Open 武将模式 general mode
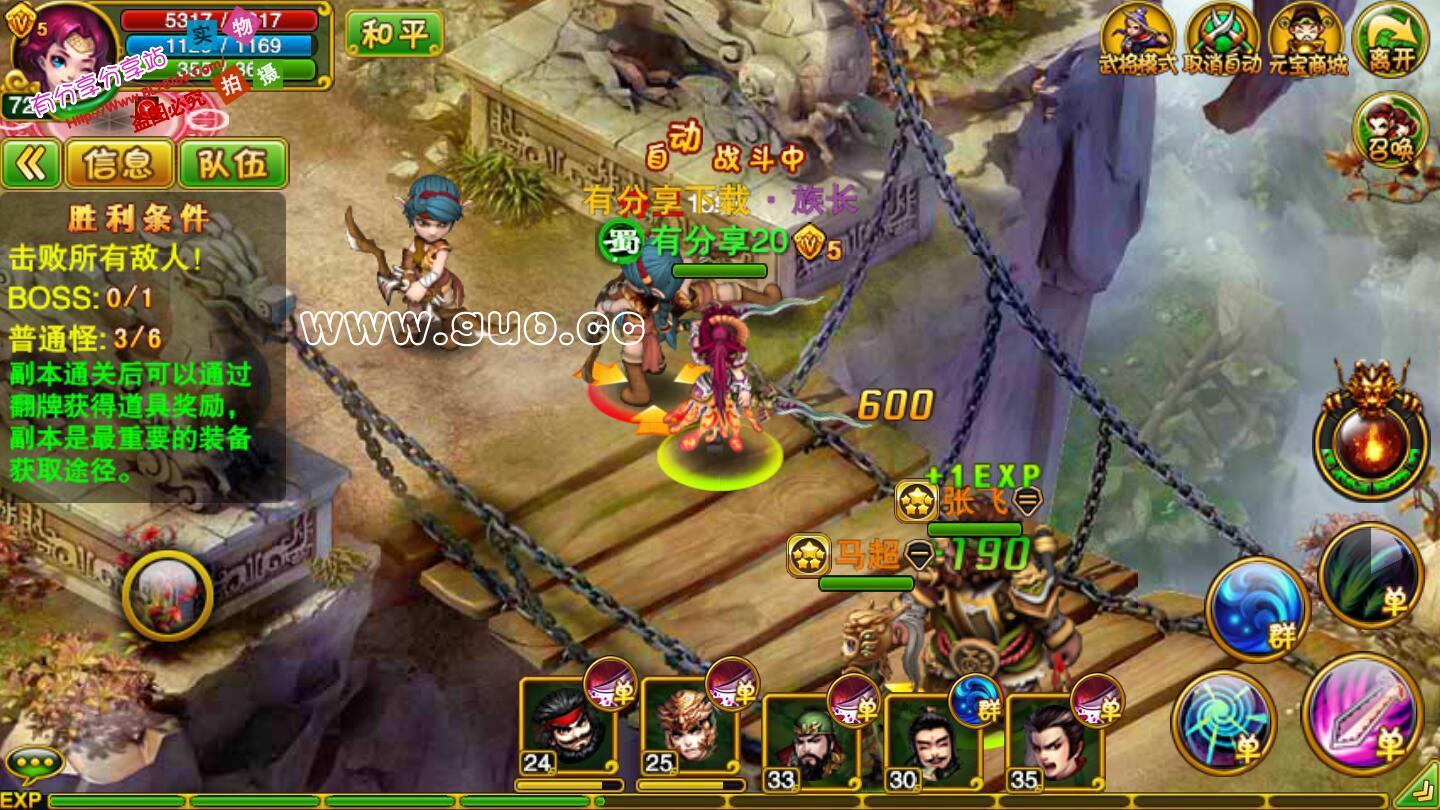Screen dimensions: 1440x810 tap(1138, 38)
